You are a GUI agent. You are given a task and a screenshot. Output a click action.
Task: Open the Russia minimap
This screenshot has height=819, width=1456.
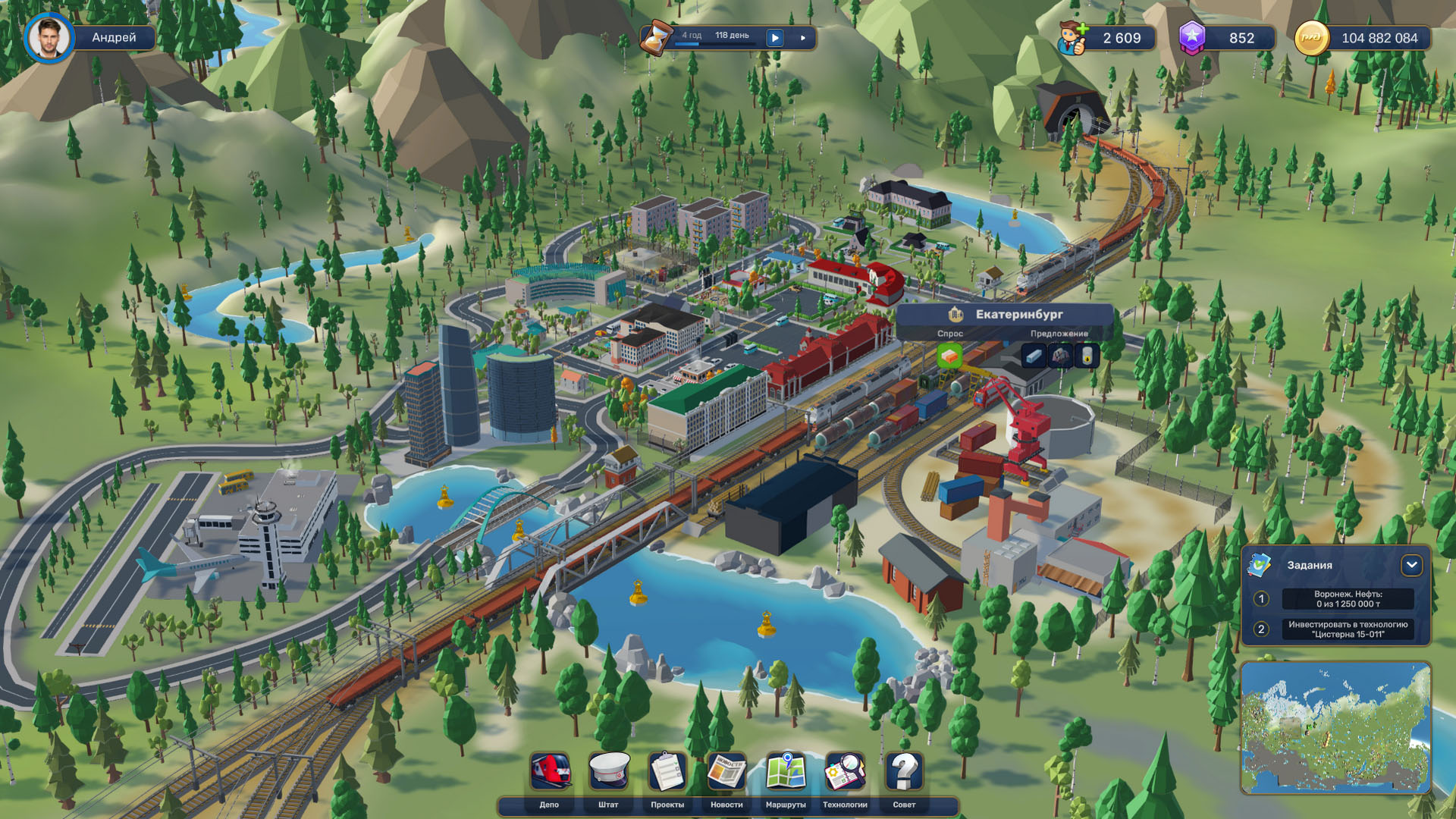pyautogui.click(x=1335, y=728)
